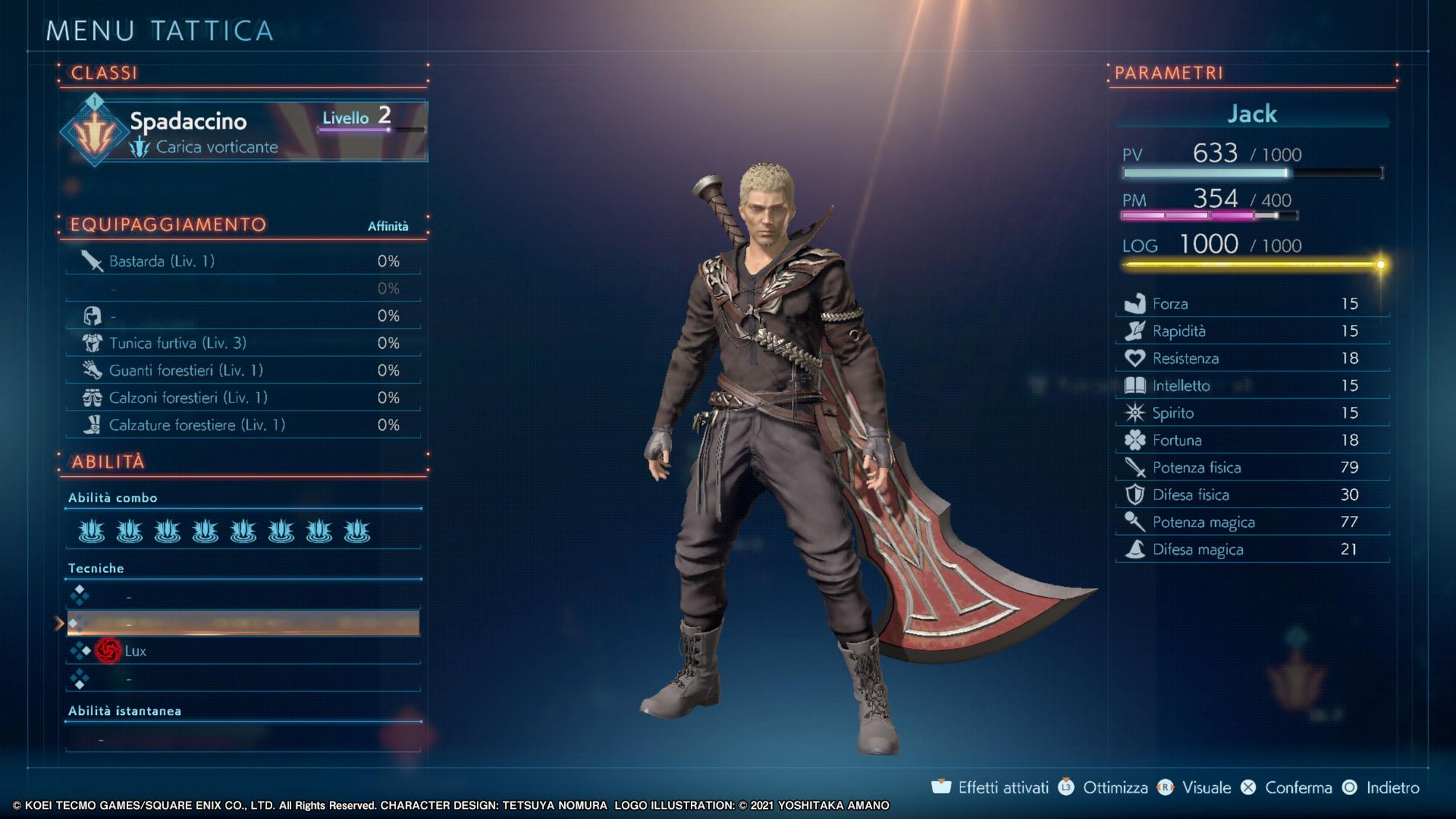The height and width of the screenshot is (819, 1456).
Task: Choose the Bastarda weapon slot
Action: (242, 261)
